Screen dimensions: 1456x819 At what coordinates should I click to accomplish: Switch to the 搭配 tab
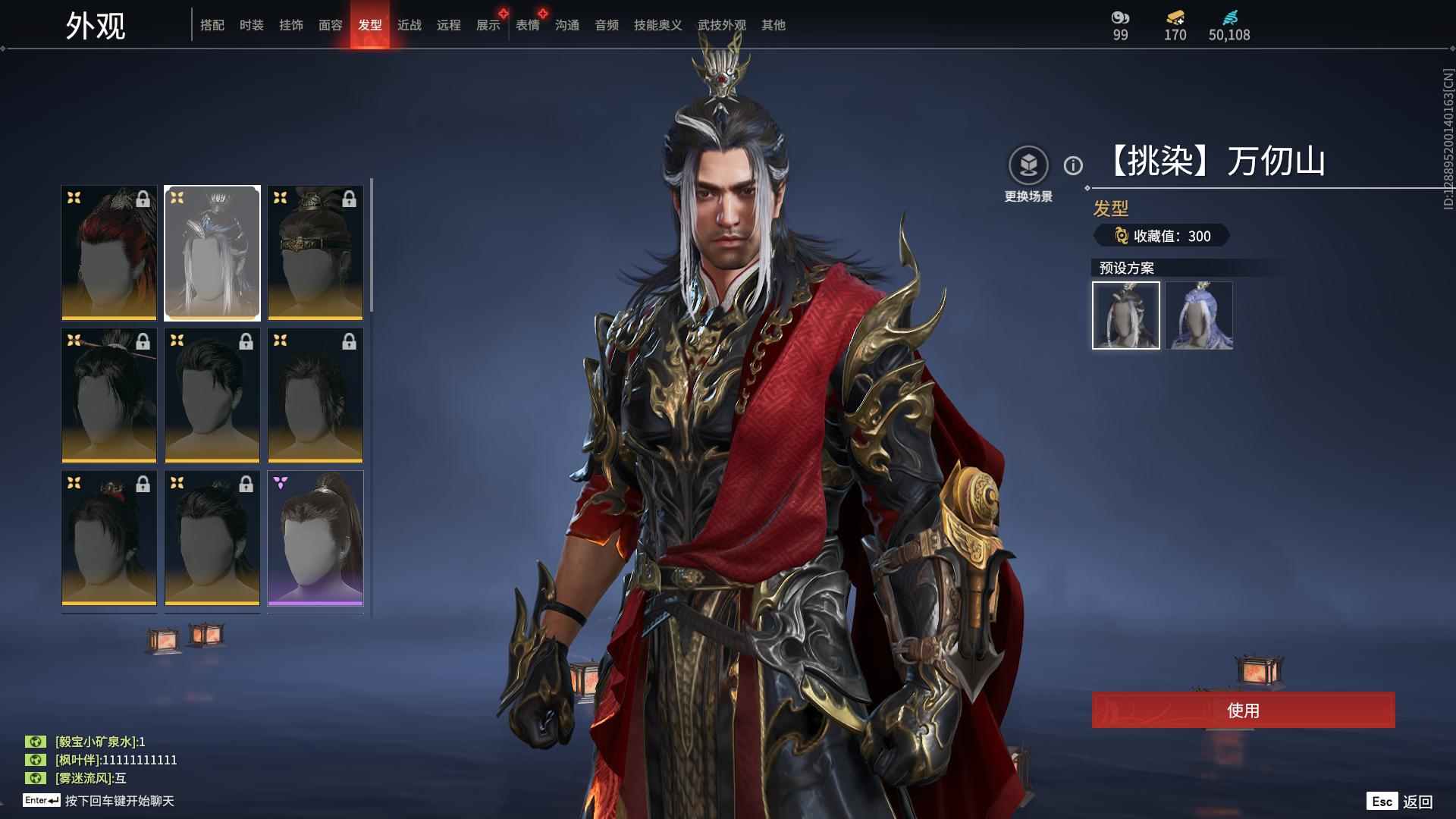point(212,25)
